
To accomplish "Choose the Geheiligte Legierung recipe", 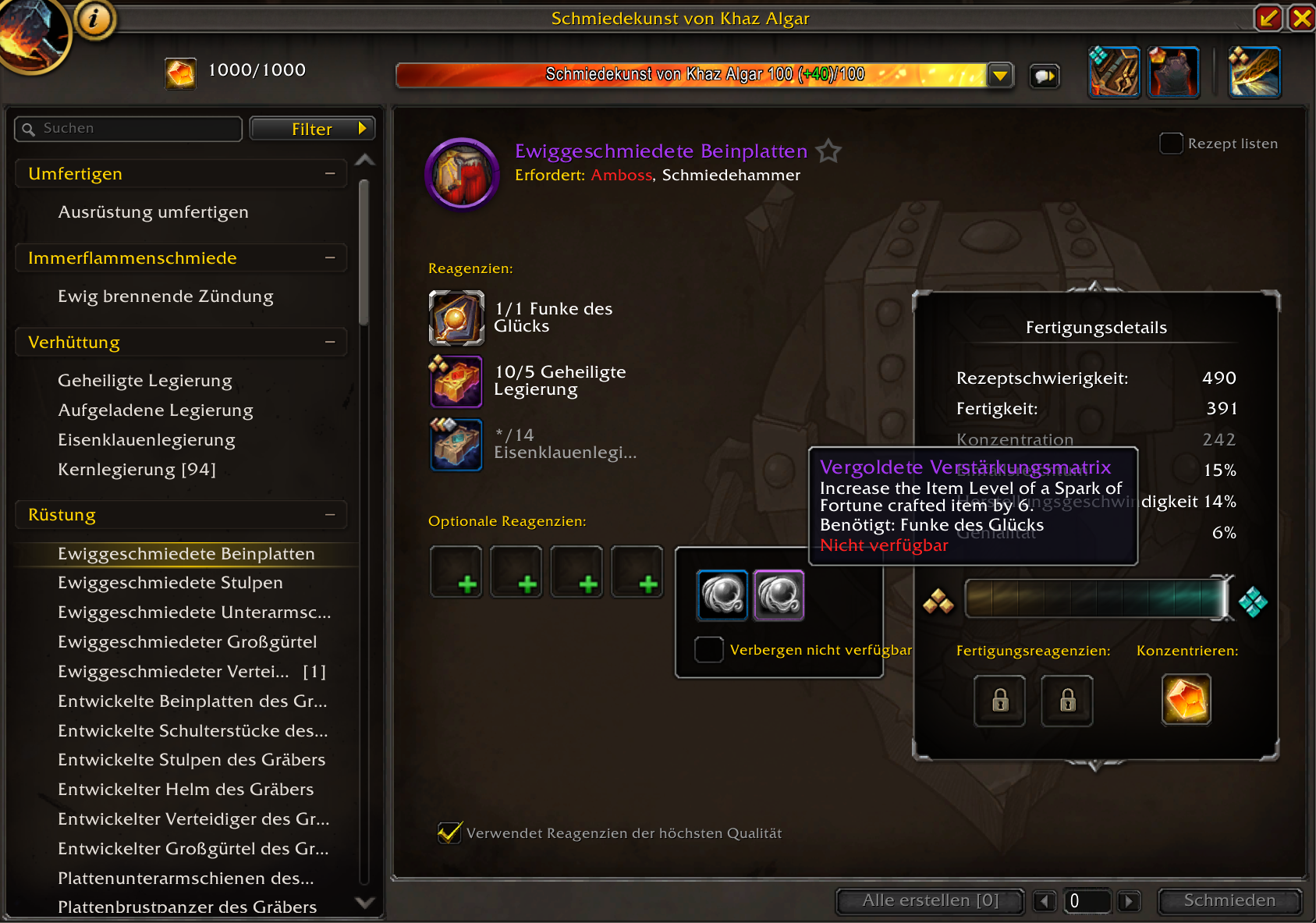I will [145, 381].
